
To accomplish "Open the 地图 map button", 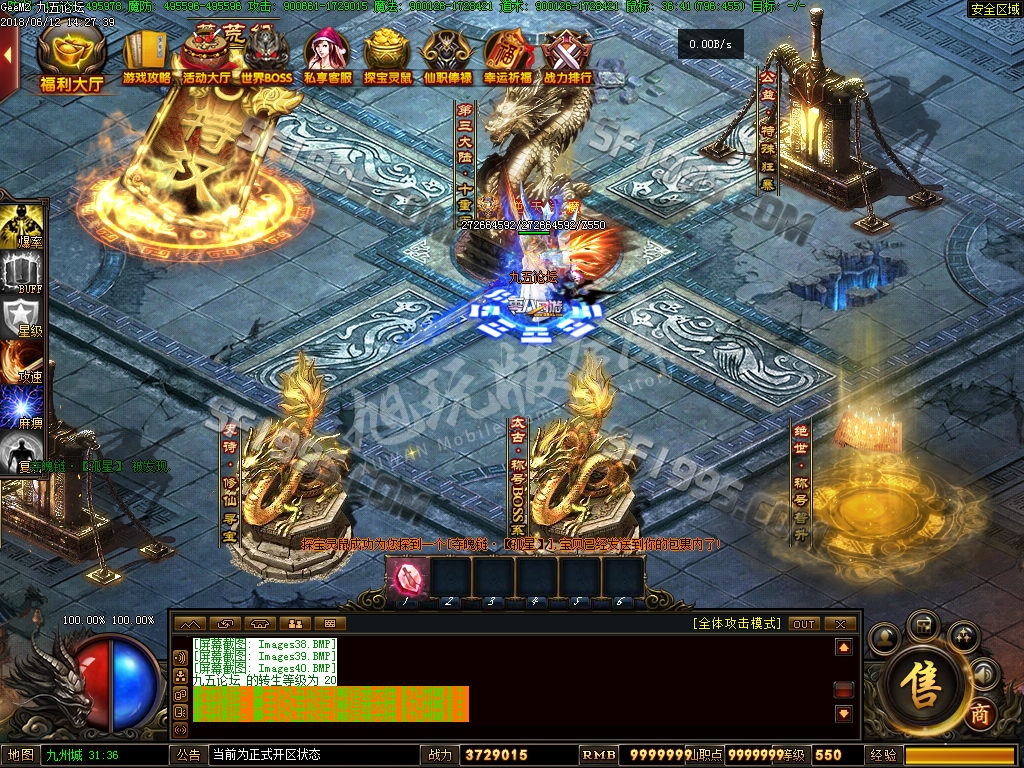I will [20, 755].
